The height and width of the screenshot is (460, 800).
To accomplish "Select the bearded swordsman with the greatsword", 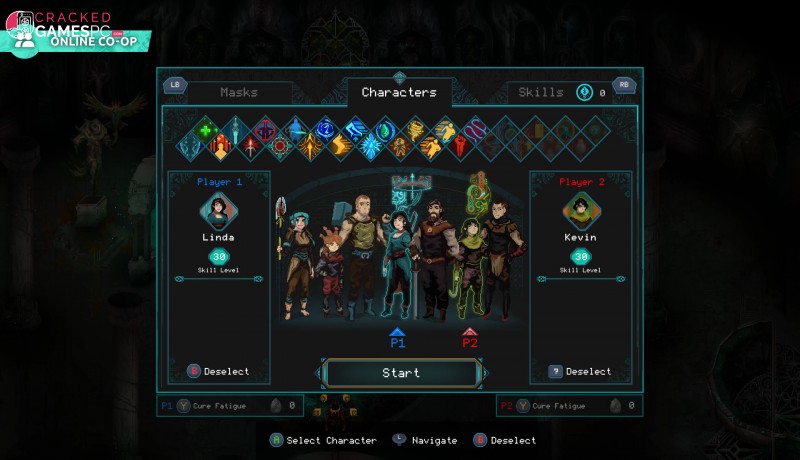I will click(433, 248).
